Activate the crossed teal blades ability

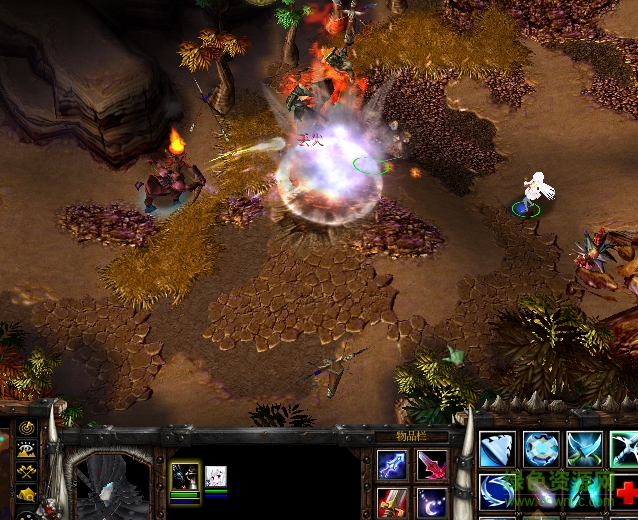click(x=585, y=449)
